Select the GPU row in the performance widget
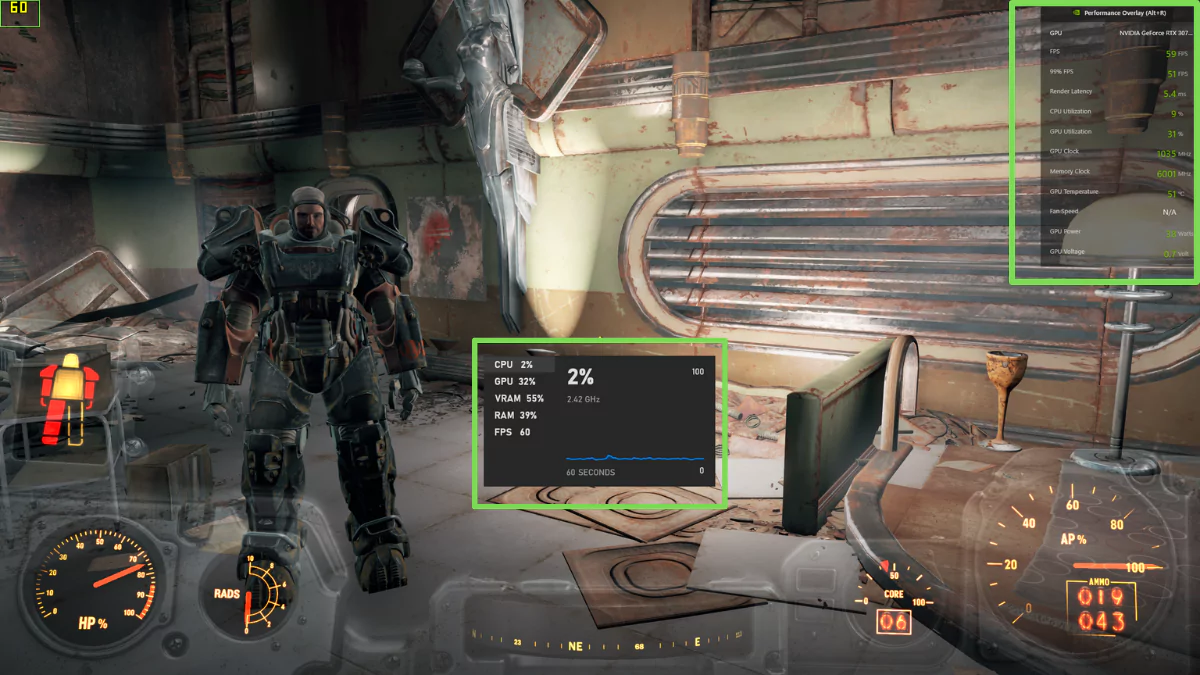Screen dimensions: 1200x675 pos(515,382)
